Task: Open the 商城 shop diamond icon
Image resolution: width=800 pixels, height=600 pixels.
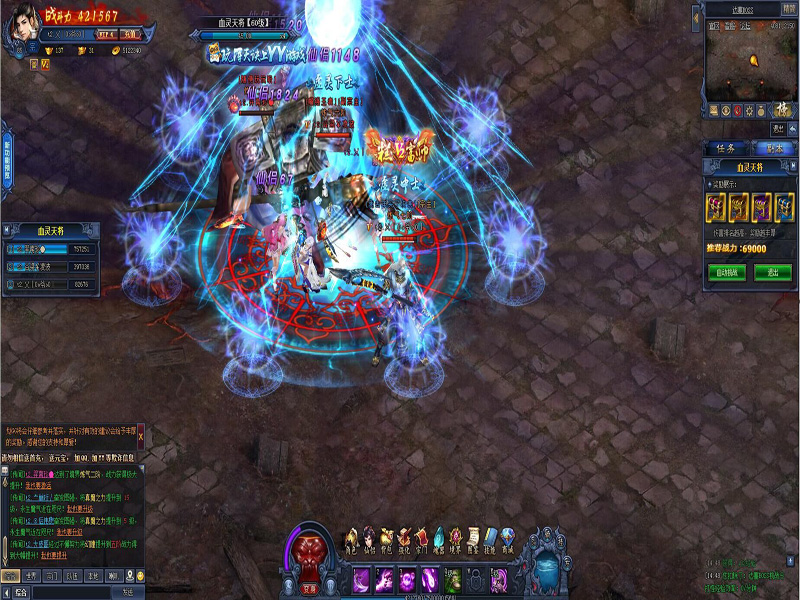Action: (x=509, y=540)
